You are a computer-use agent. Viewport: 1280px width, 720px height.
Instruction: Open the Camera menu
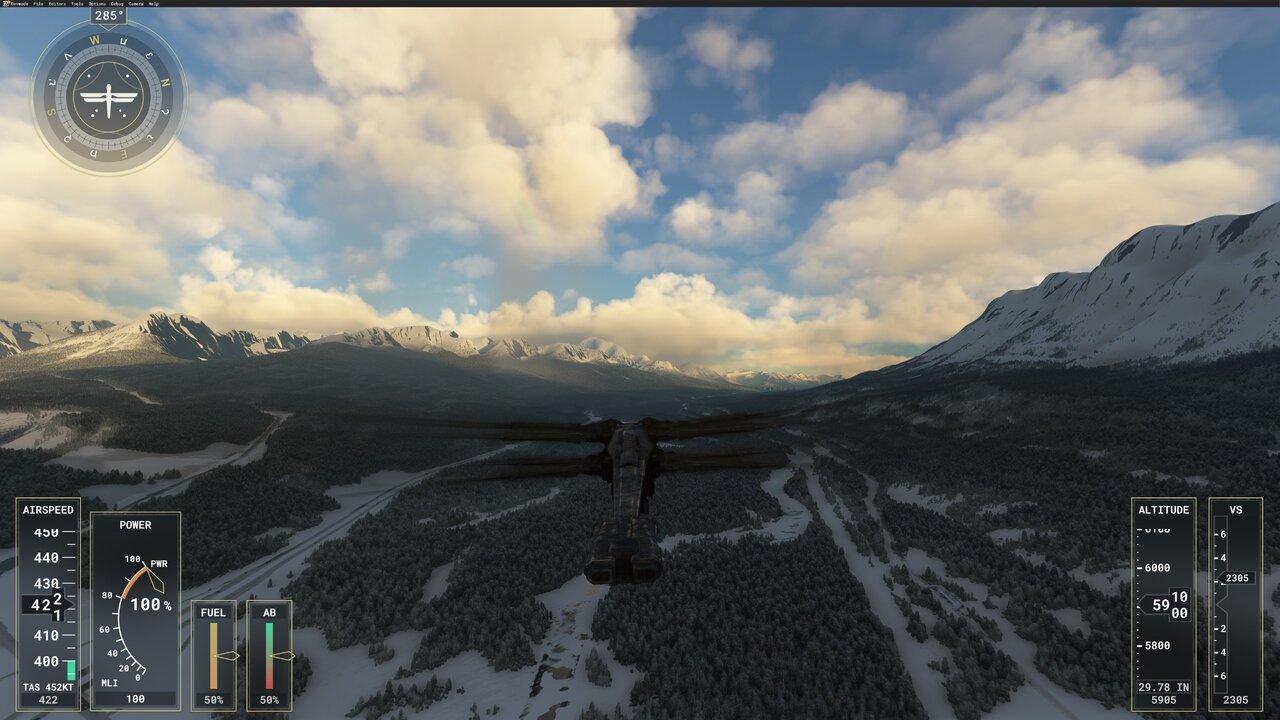coord(137,4)
